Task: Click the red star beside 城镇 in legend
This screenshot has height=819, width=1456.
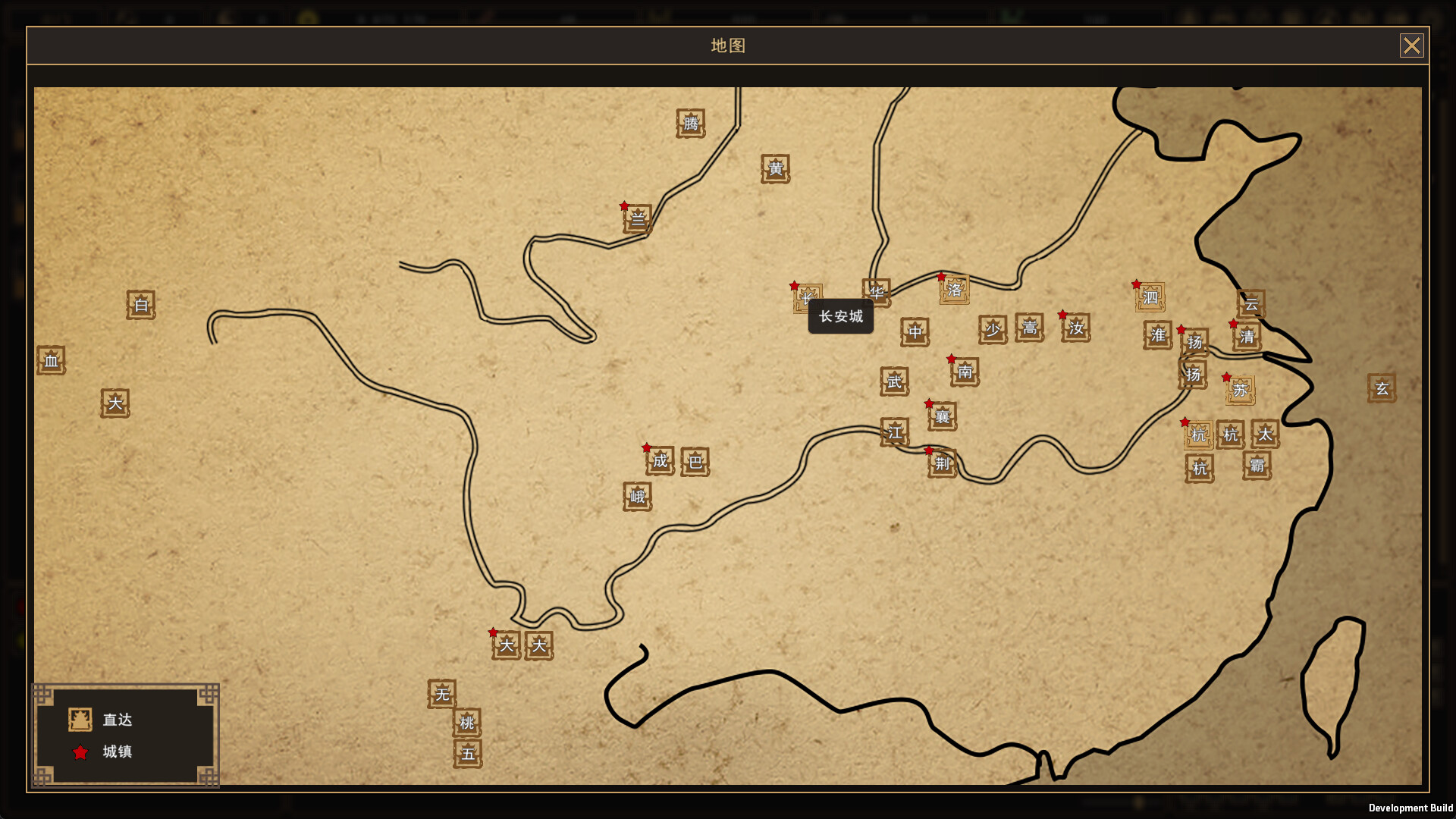Action: click(80, 752)
